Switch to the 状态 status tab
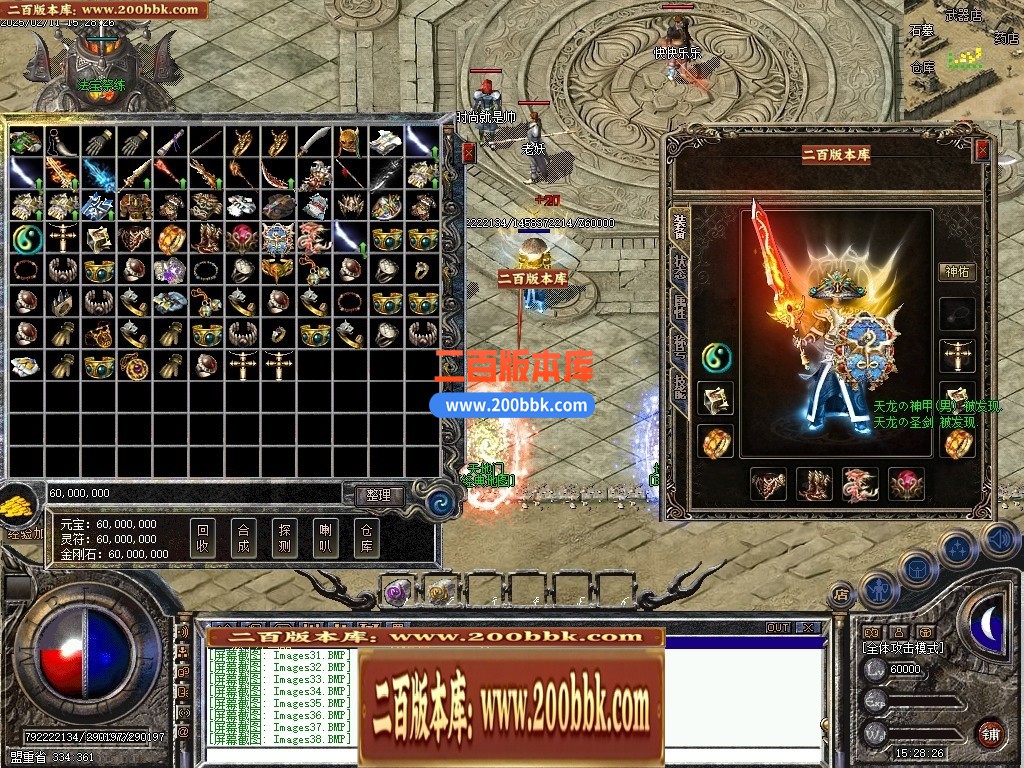Viewport: 1024px width, 768px height. 680,267
